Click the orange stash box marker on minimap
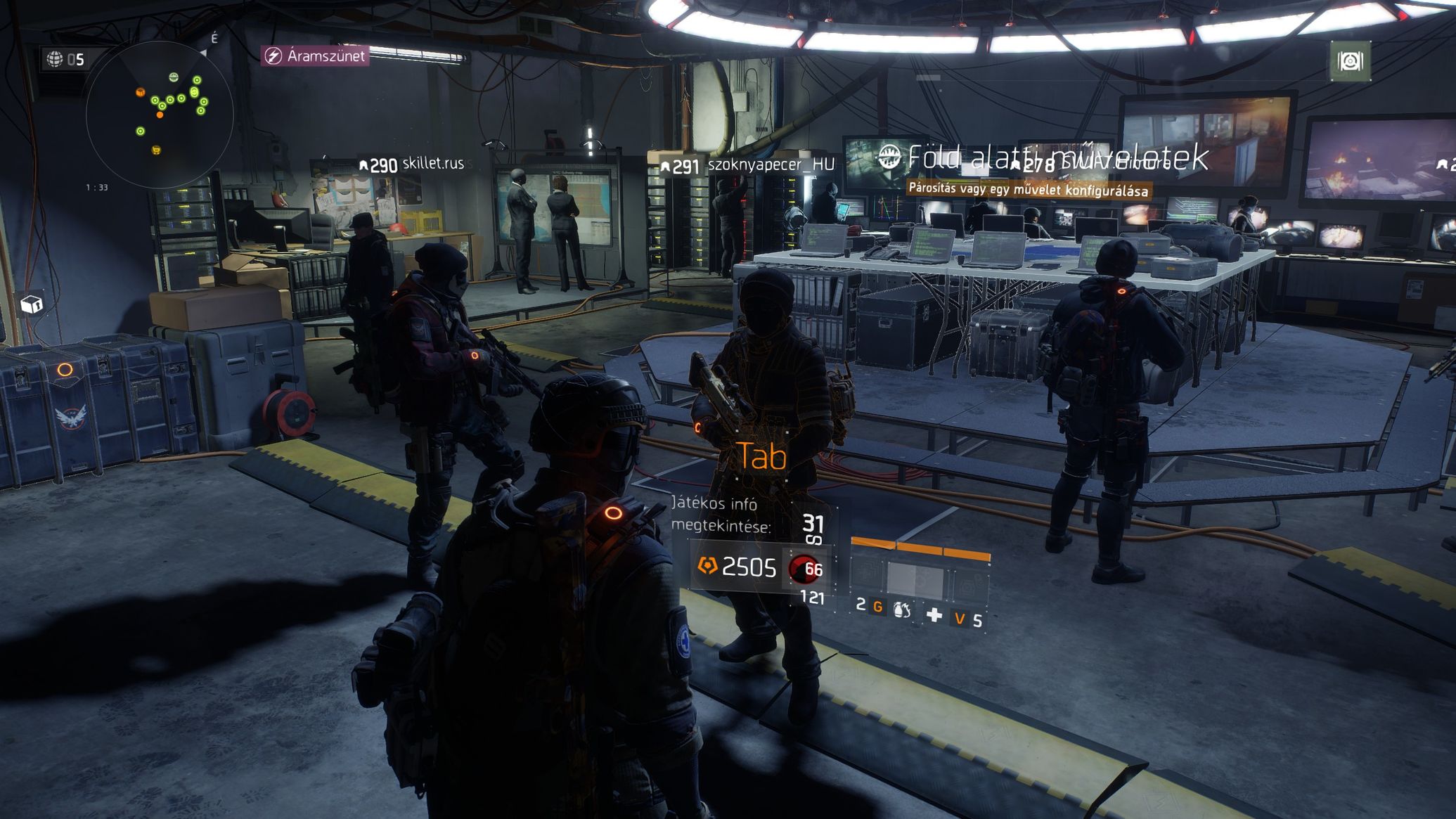Image resolution: width=1456 pixels, height=819 pixels. [141, 92]
